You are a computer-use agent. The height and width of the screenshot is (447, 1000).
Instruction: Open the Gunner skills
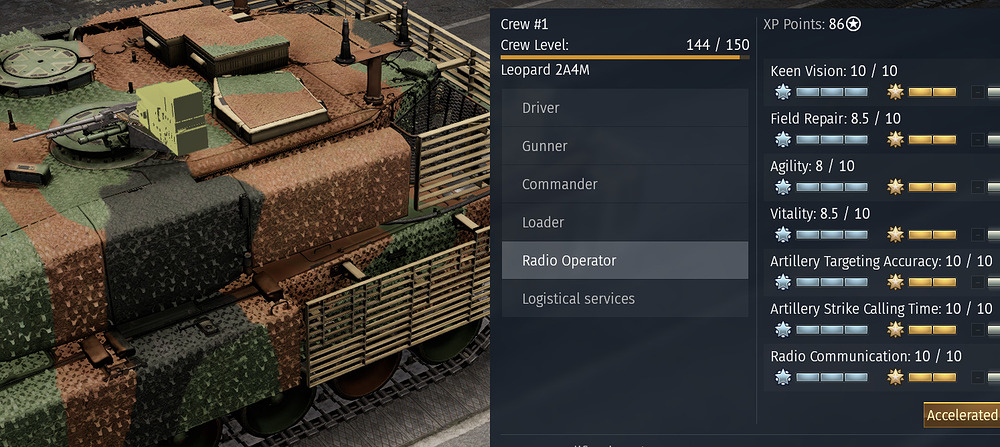pyautogui.click(x=624, y=146)
